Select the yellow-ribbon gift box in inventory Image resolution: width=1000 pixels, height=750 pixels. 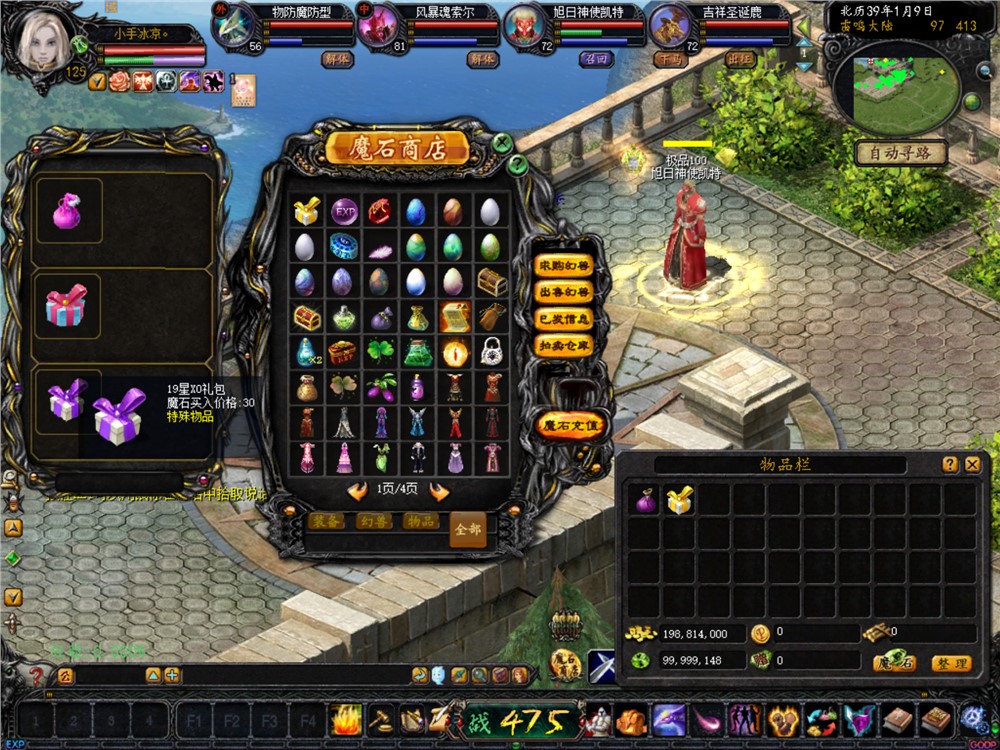click(680, 501)
